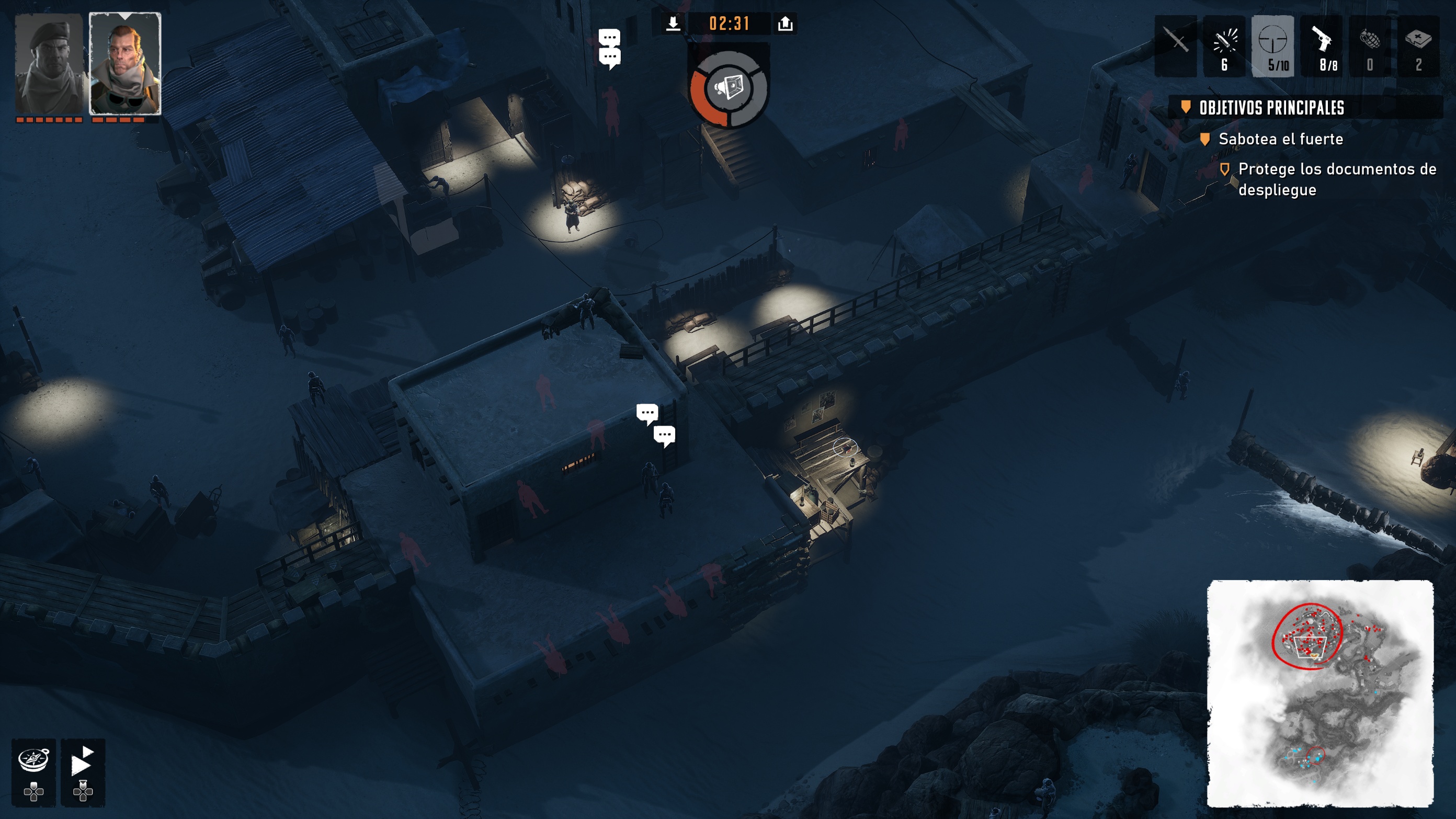Click the alarm loudspeaker indicator
Viewport: 1456px width, 819px height.
[729, 88]
